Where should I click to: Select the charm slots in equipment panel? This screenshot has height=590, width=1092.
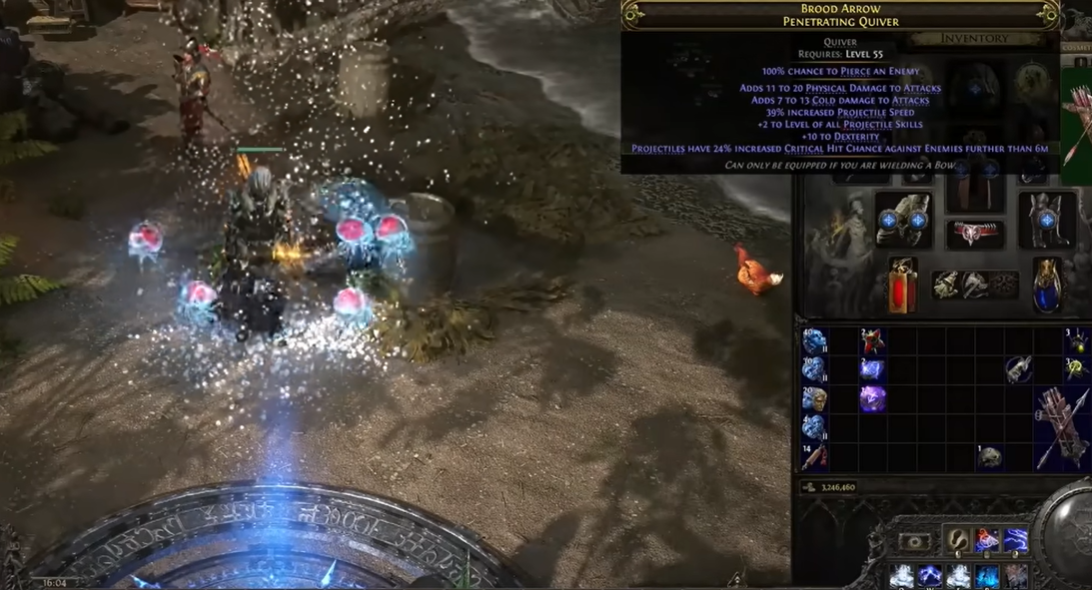click(x=975, y=285)
